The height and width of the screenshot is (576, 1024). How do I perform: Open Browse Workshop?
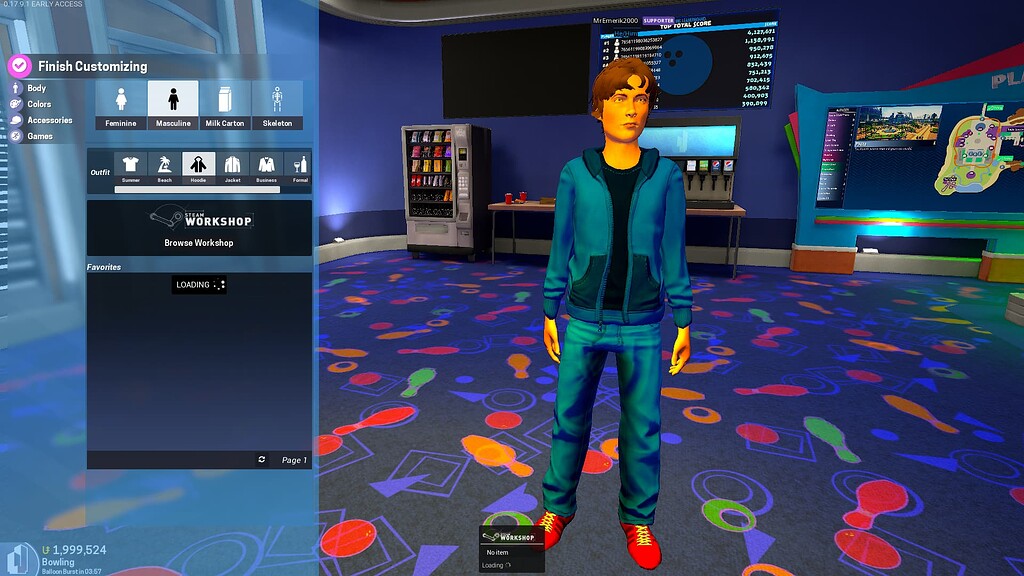(x=199, y=228)
